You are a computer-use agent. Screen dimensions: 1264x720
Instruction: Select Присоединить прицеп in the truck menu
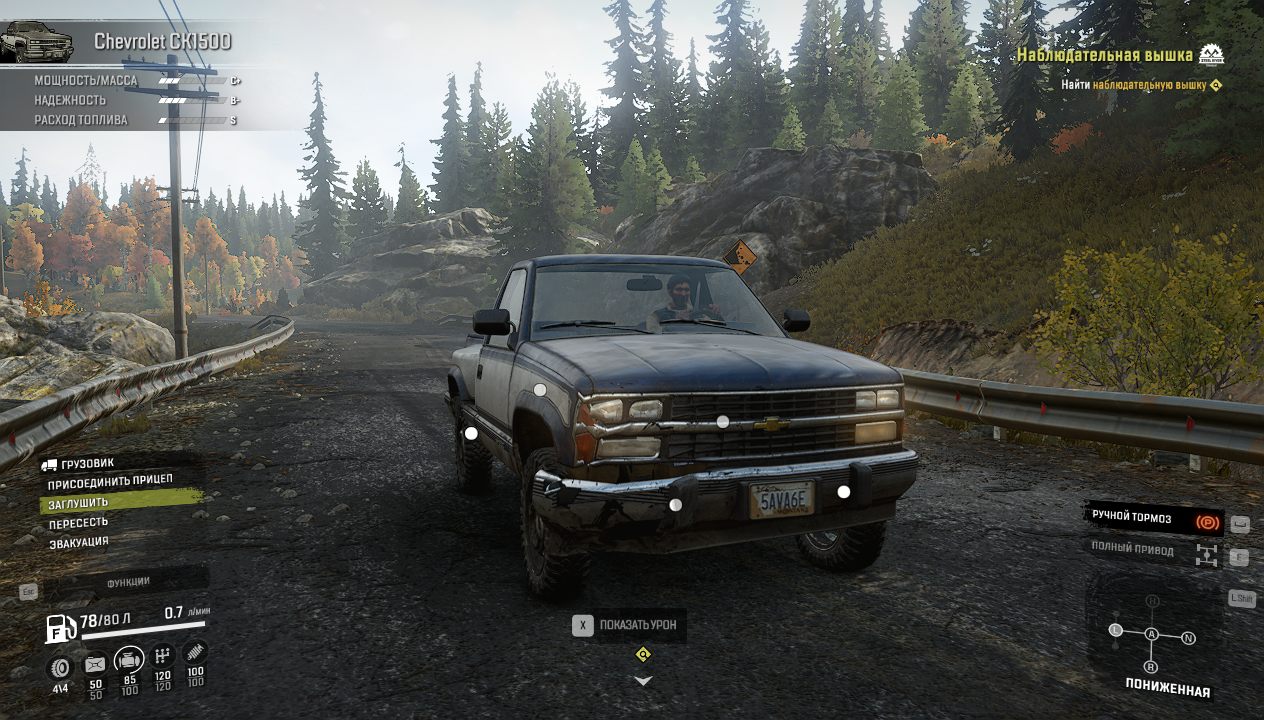coord(110,481)
